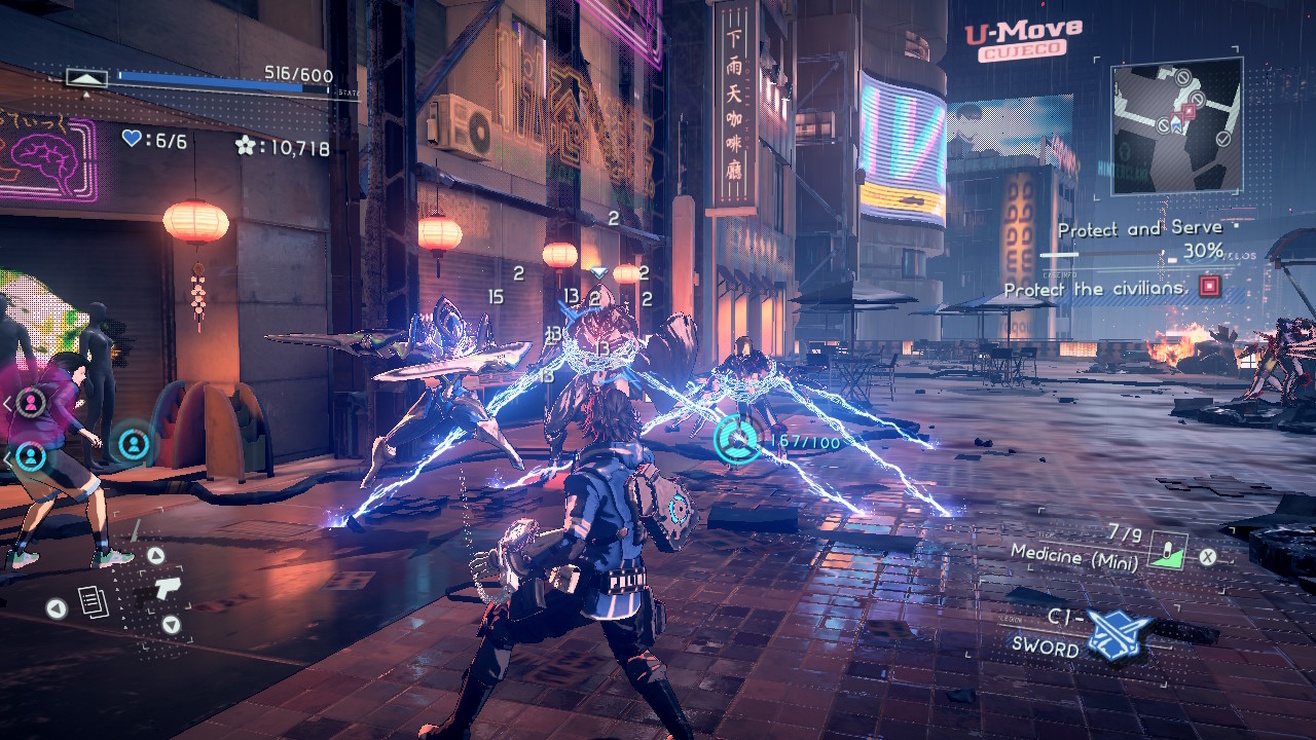Click the blue civilian marker above the crouching civilian
This screenshot has height=740, width=1316.
coord(134,445)
